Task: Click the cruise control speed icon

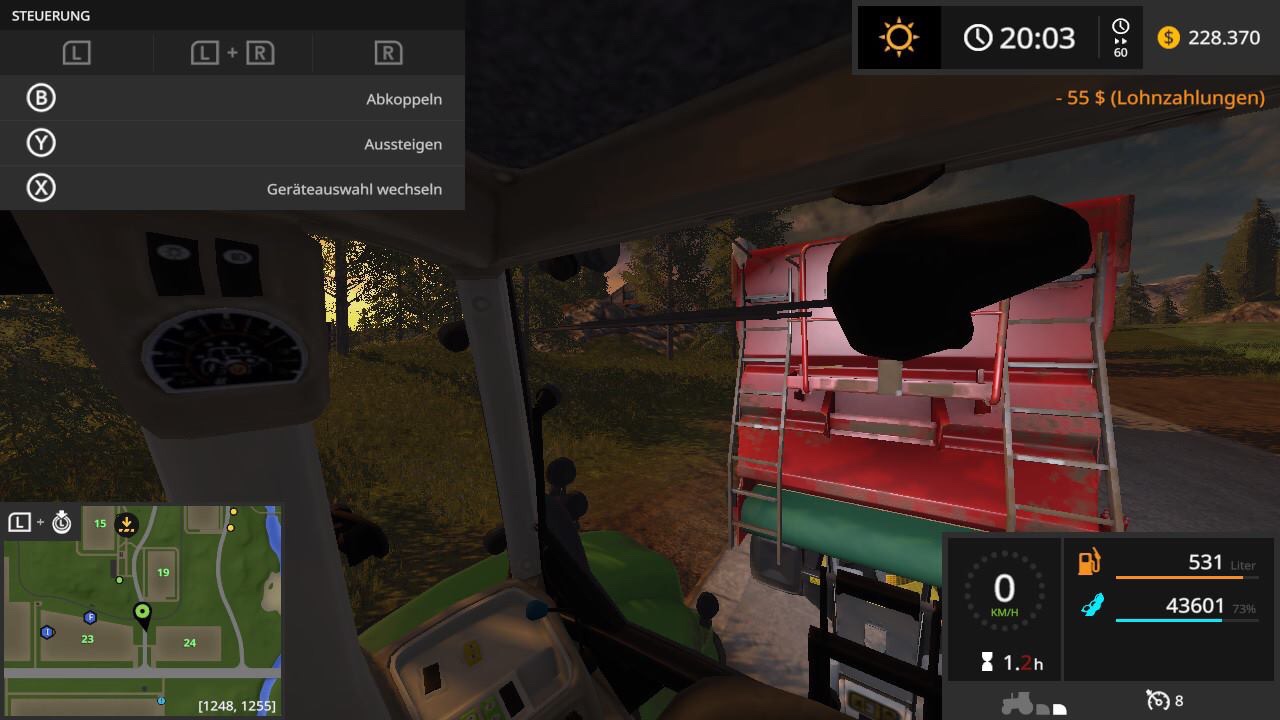Action: tap(1158, 700)
